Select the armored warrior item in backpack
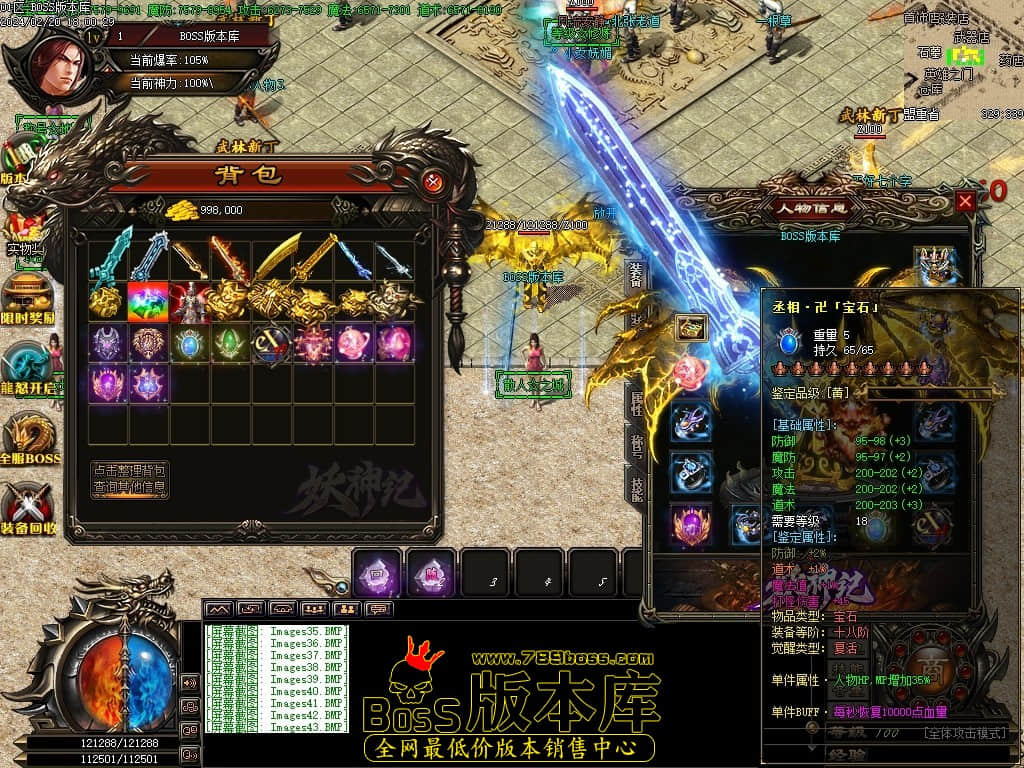Image resolution: width=1024 pixels, height=768 pixels. click(188, 300)
